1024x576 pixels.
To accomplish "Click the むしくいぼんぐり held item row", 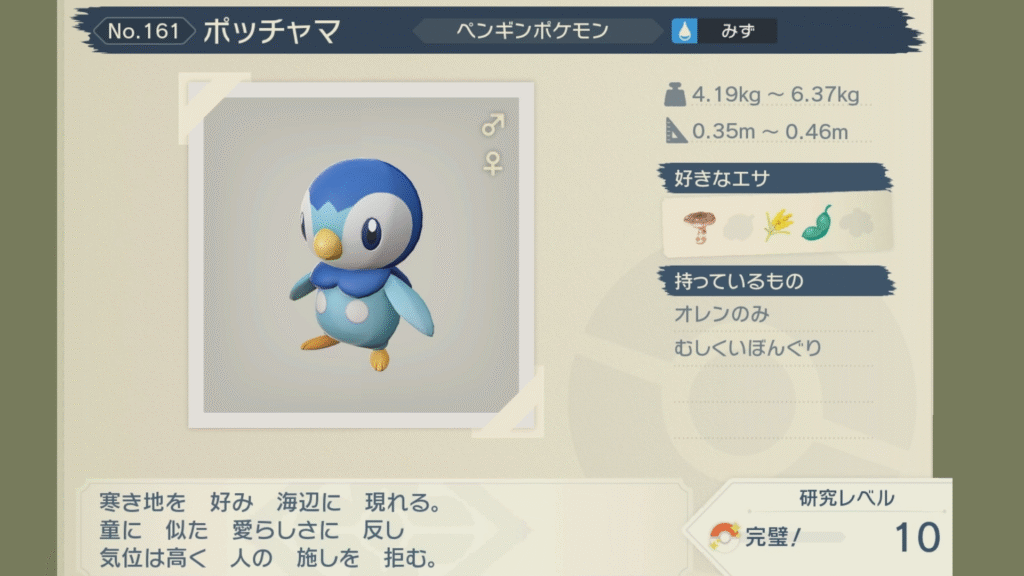I will [748, 348].
